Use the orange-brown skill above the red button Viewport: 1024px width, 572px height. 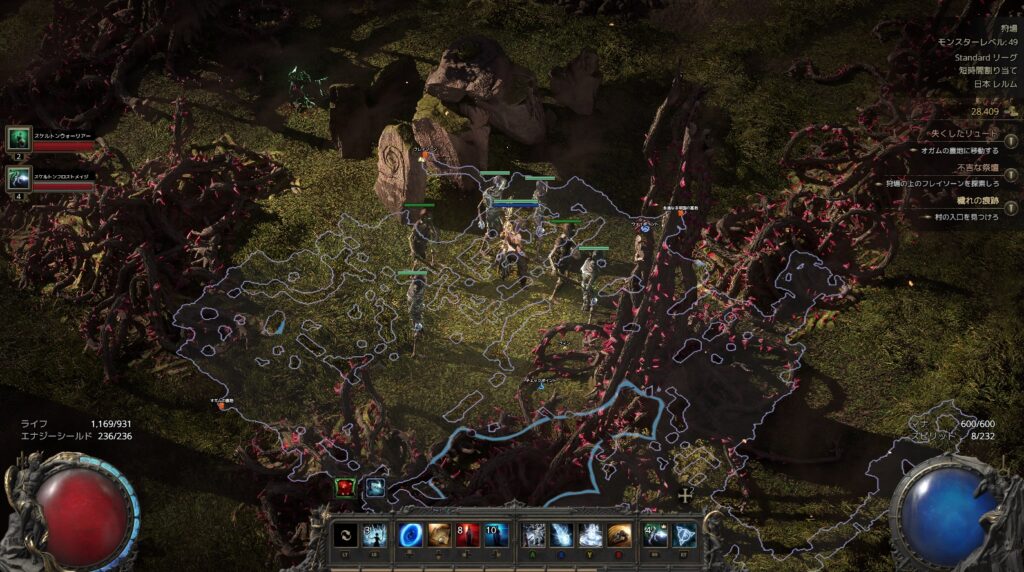click(x=620, y=535)
